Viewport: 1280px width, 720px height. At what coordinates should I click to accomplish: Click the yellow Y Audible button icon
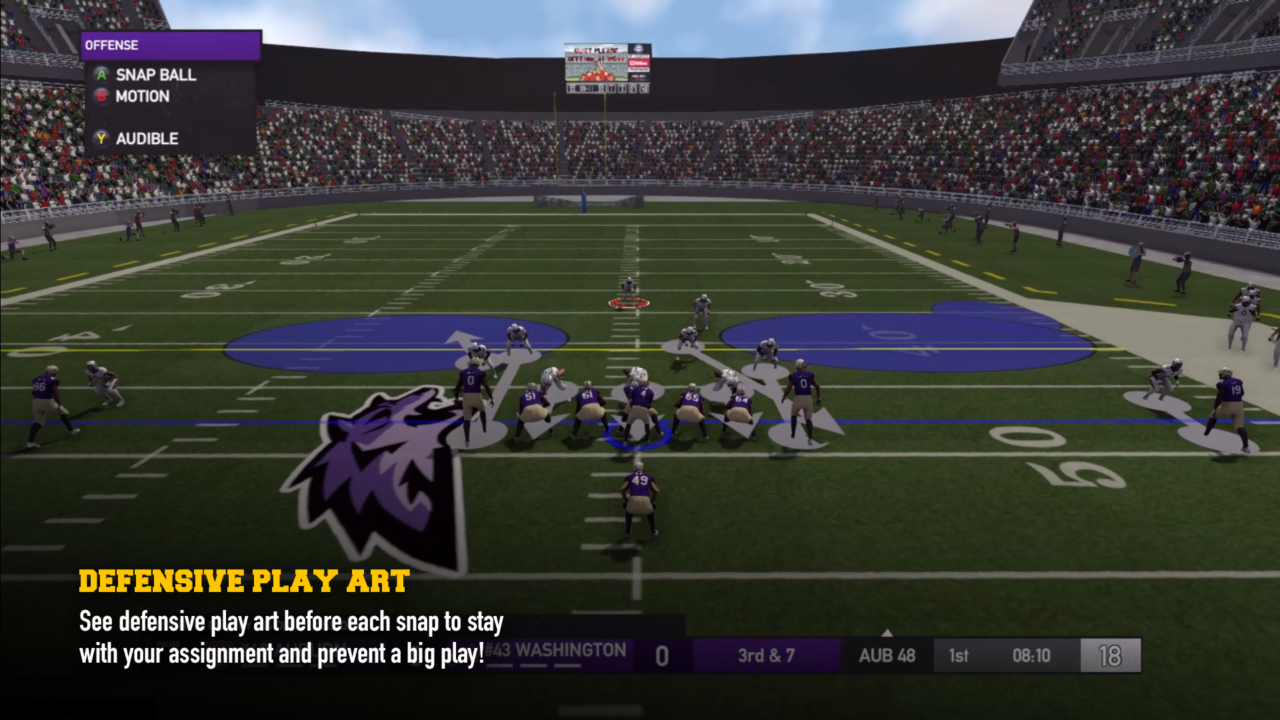pos(100,139)
